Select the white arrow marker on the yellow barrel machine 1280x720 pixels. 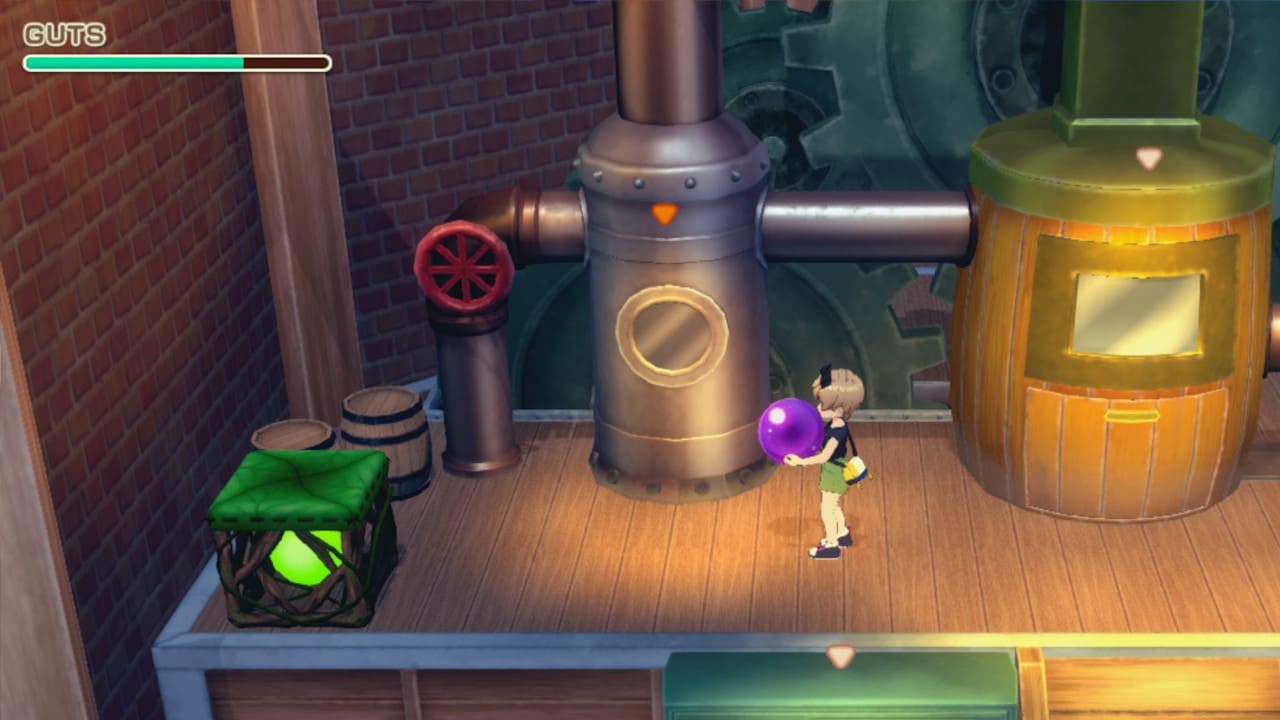(x=1149, y=158)
